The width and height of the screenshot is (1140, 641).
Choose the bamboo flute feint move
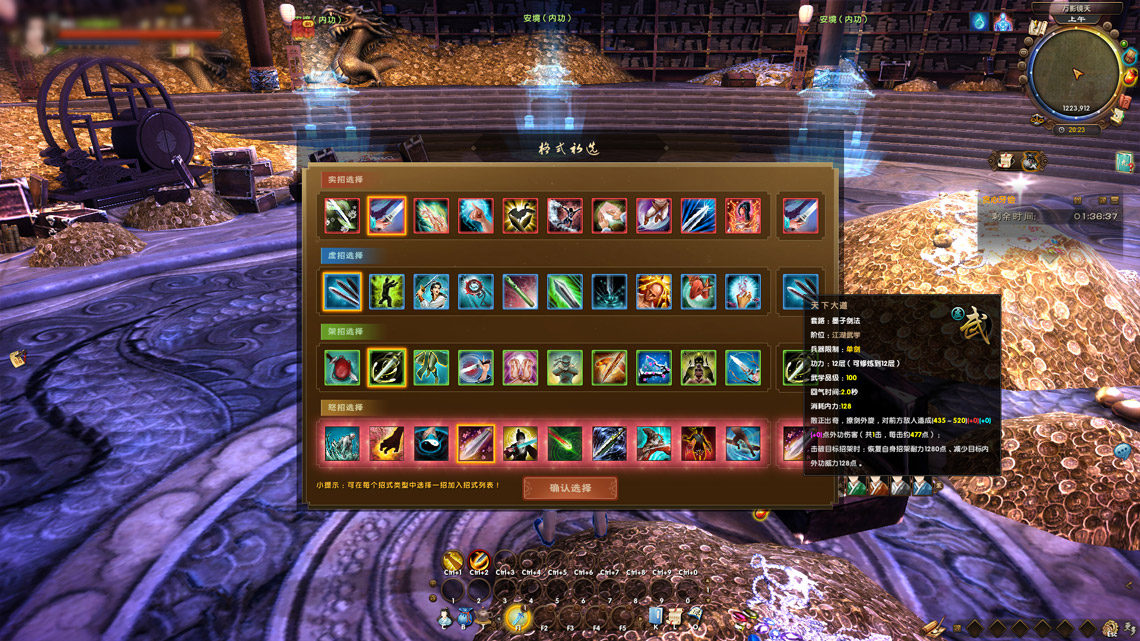click(520, 292)
